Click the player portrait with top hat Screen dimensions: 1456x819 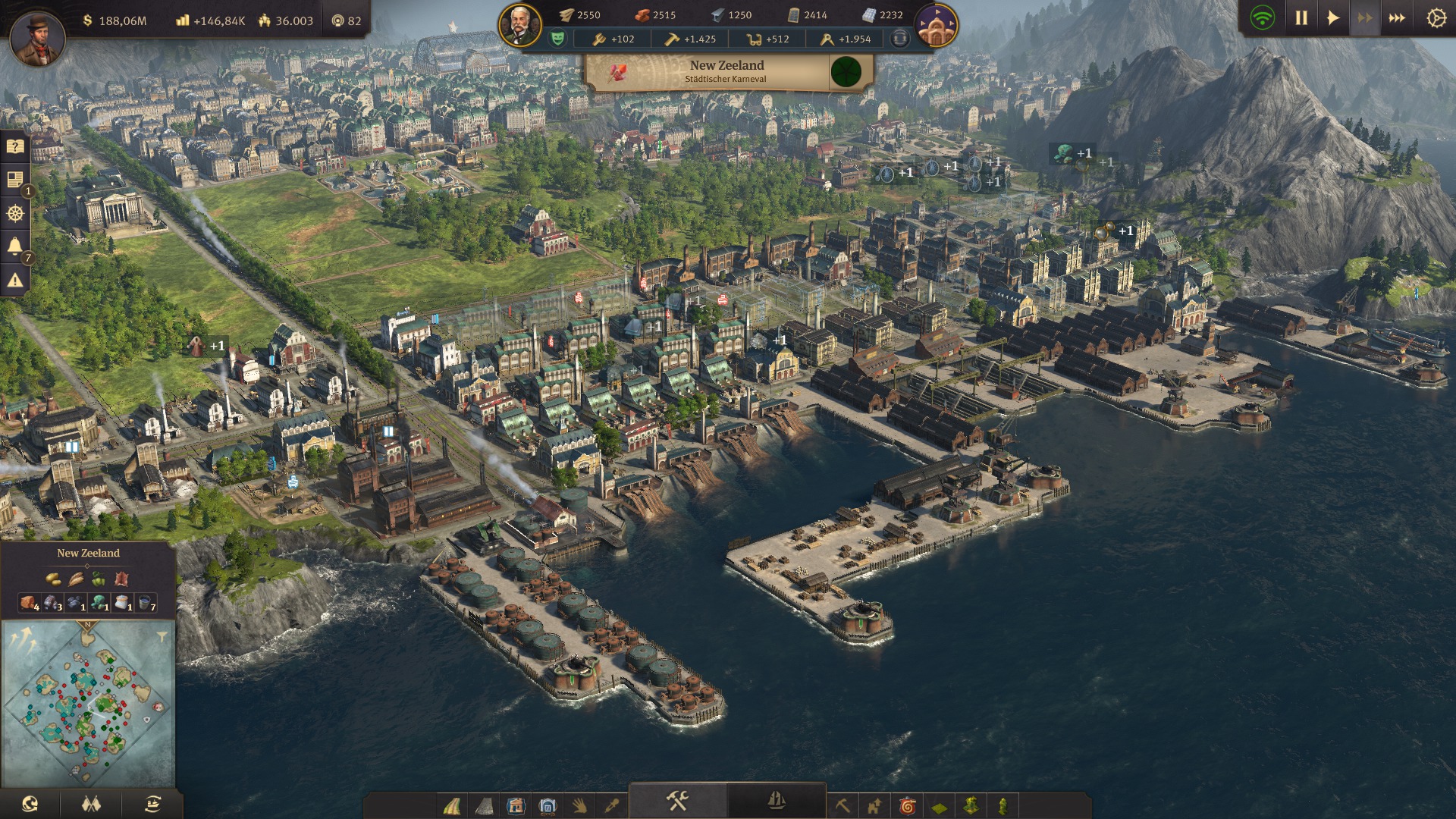(x=37, y=38)
